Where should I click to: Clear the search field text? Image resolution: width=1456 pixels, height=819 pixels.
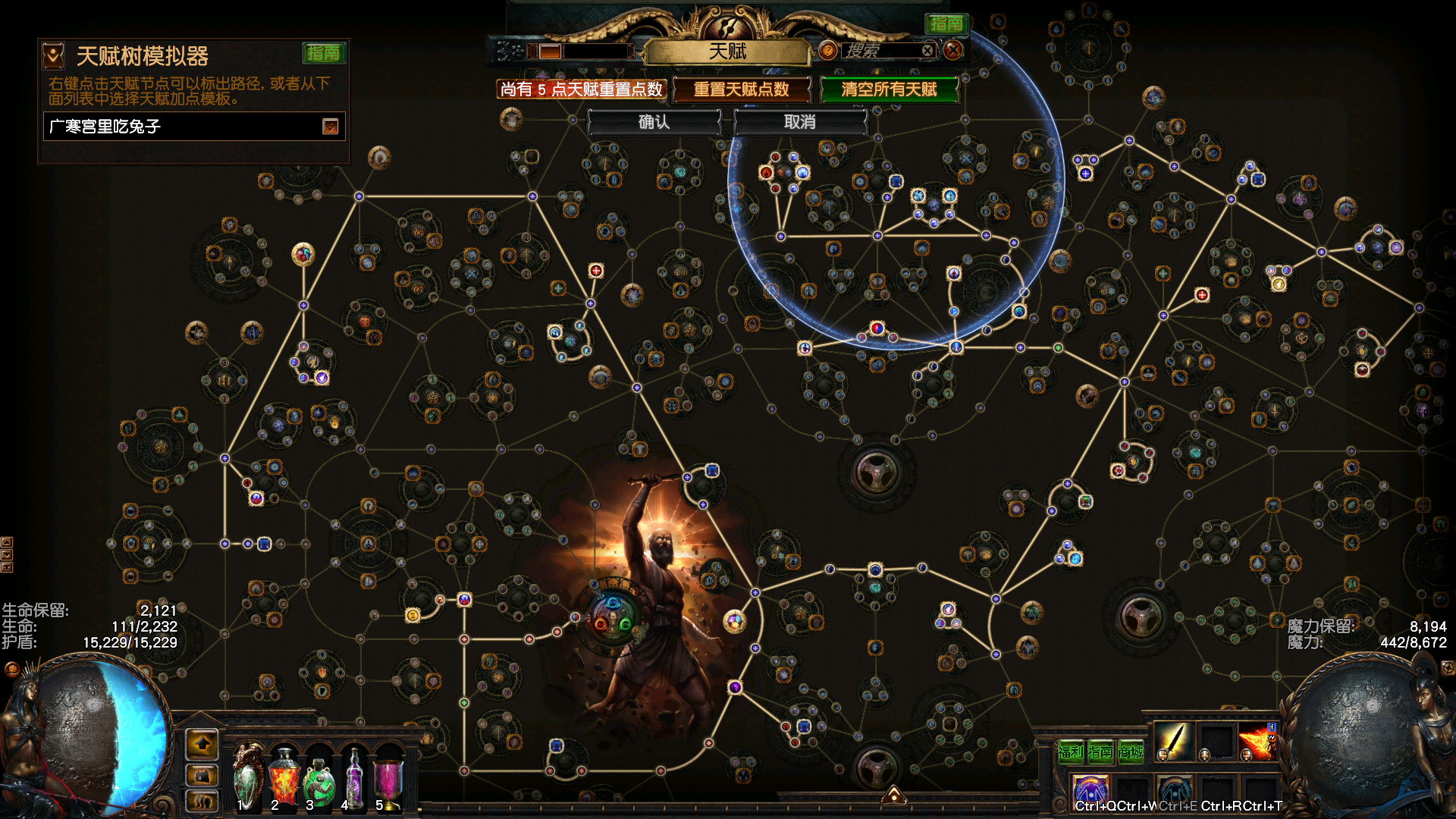pos(927,51)
